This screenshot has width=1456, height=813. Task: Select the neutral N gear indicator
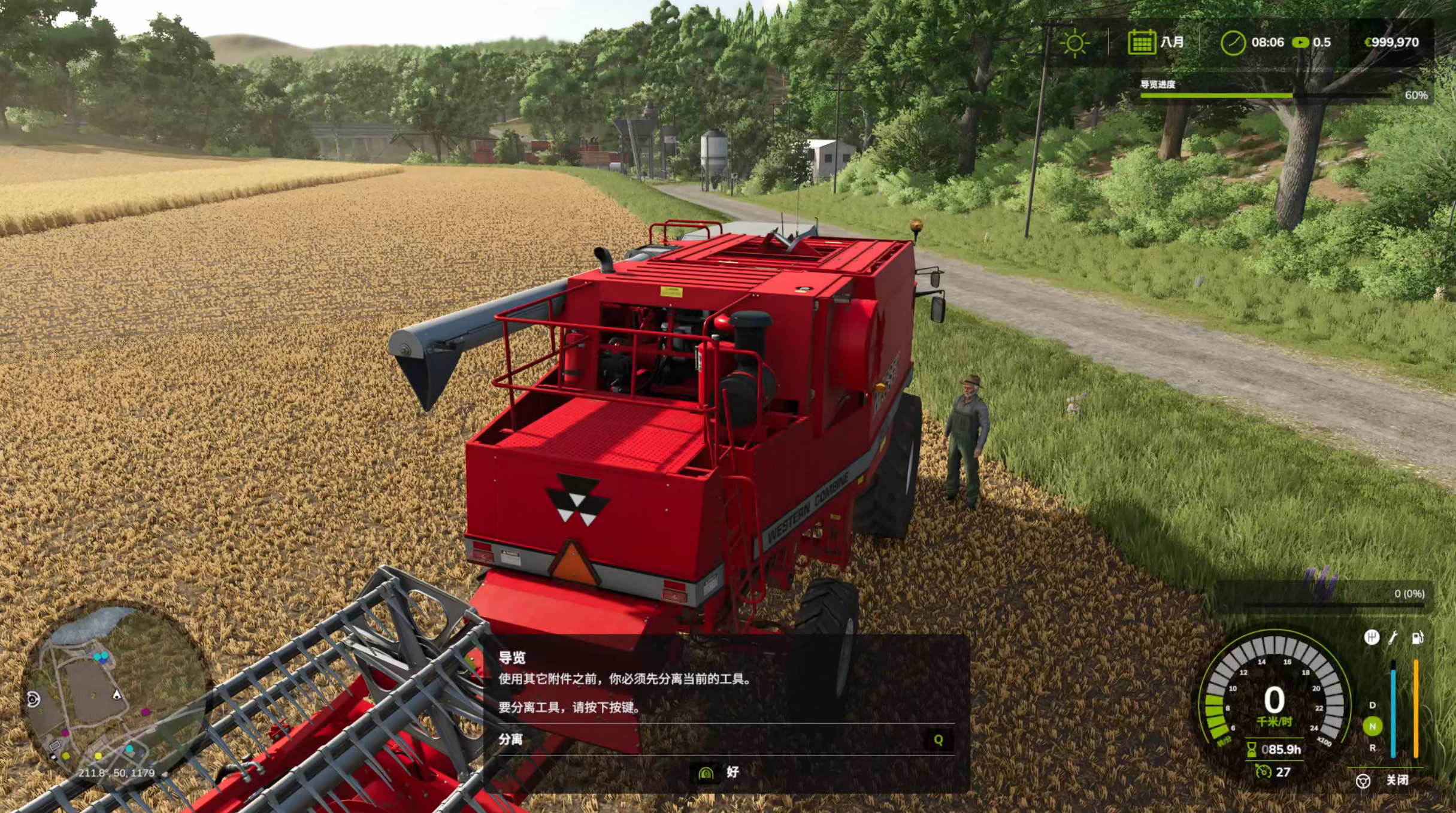(1372, 726)
